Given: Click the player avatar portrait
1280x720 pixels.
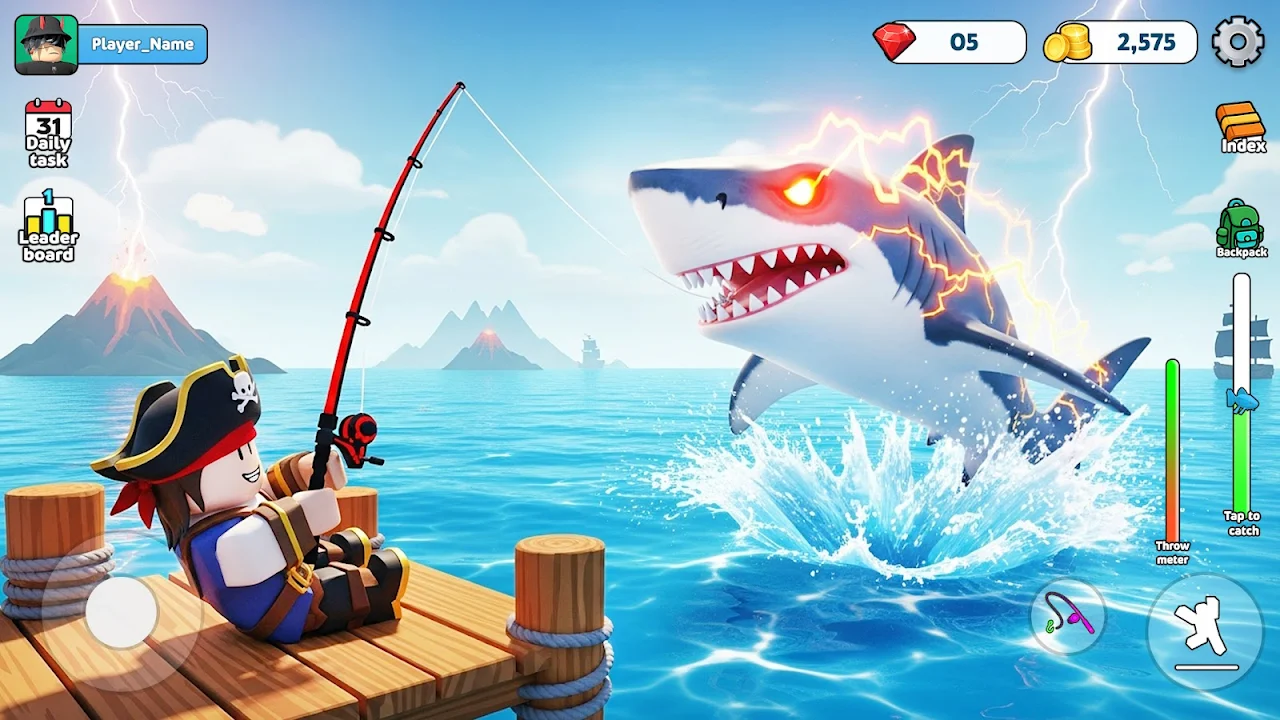Looking at the screenshot, I should click(46, 44).
